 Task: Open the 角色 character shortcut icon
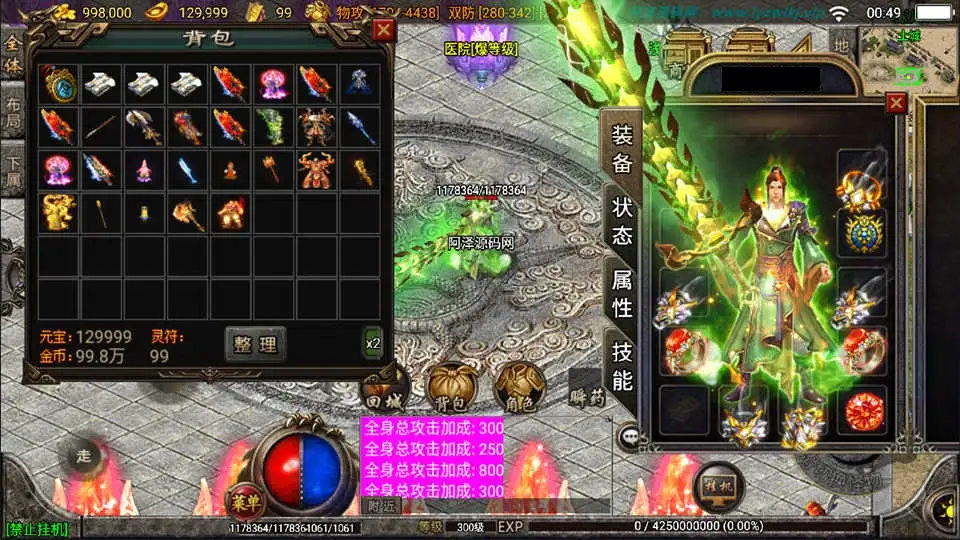click(x=520, y=389)
